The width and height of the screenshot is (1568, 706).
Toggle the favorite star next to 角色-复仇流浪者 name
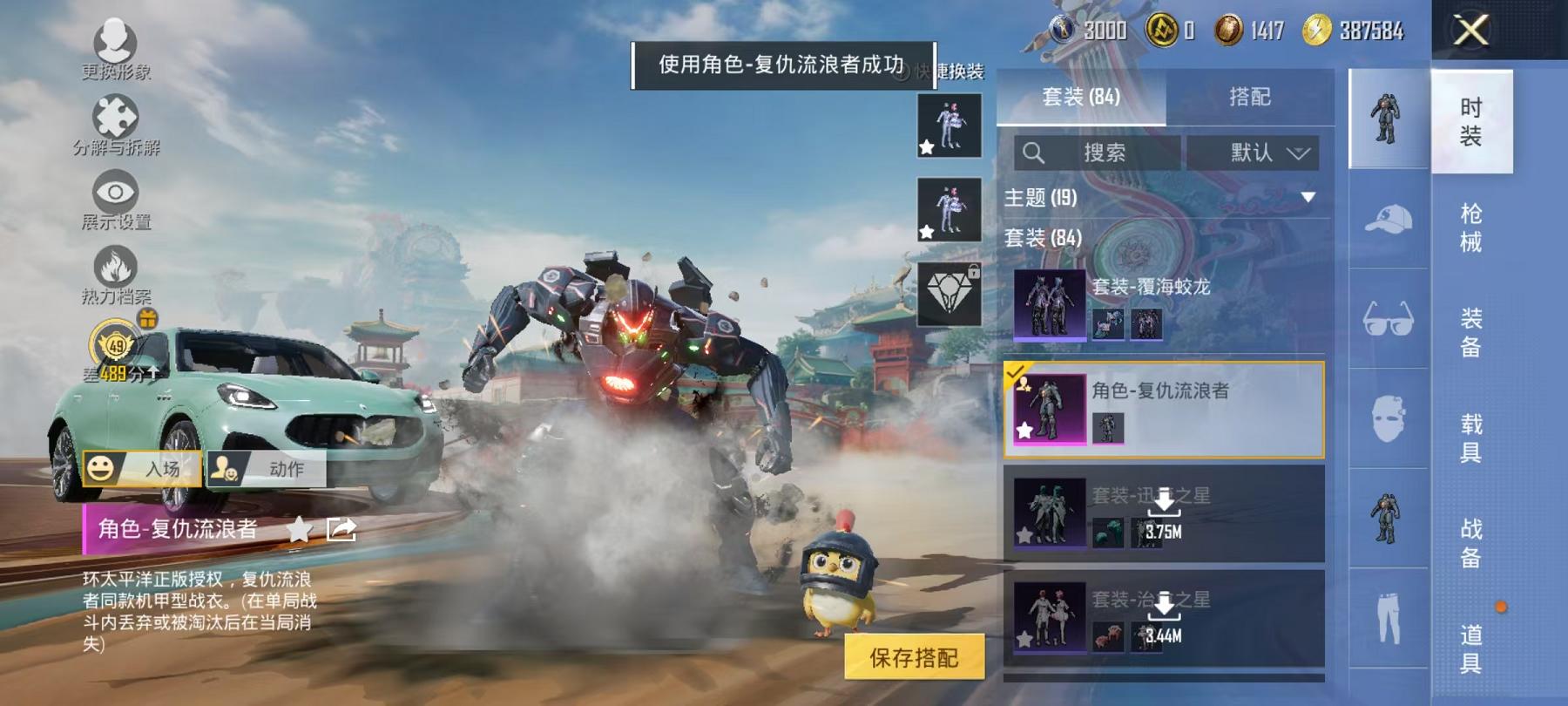point(299,528)
